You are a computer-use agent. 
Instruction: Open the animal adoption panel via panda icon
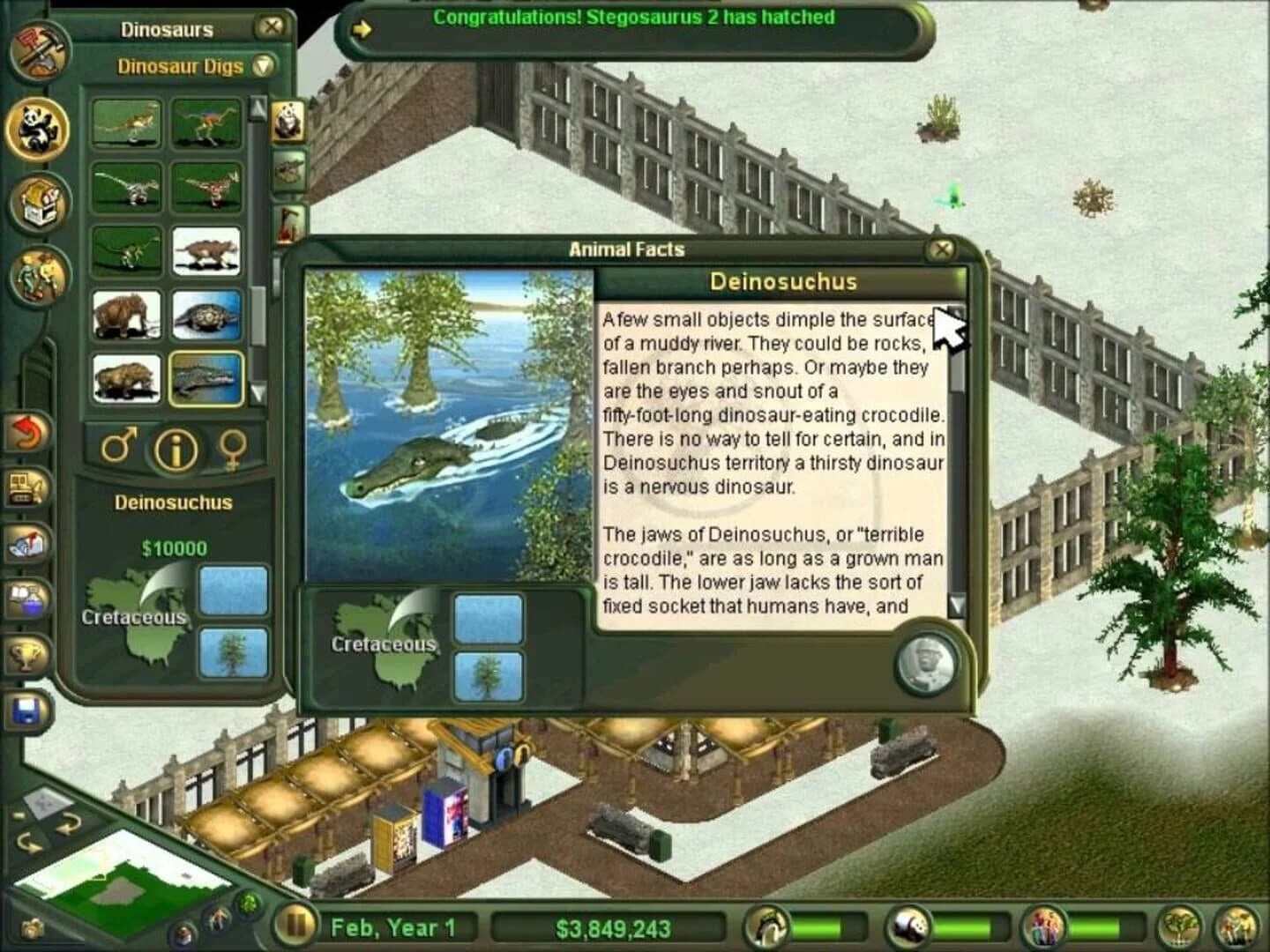pyautogui.click(x=37, y=130)
